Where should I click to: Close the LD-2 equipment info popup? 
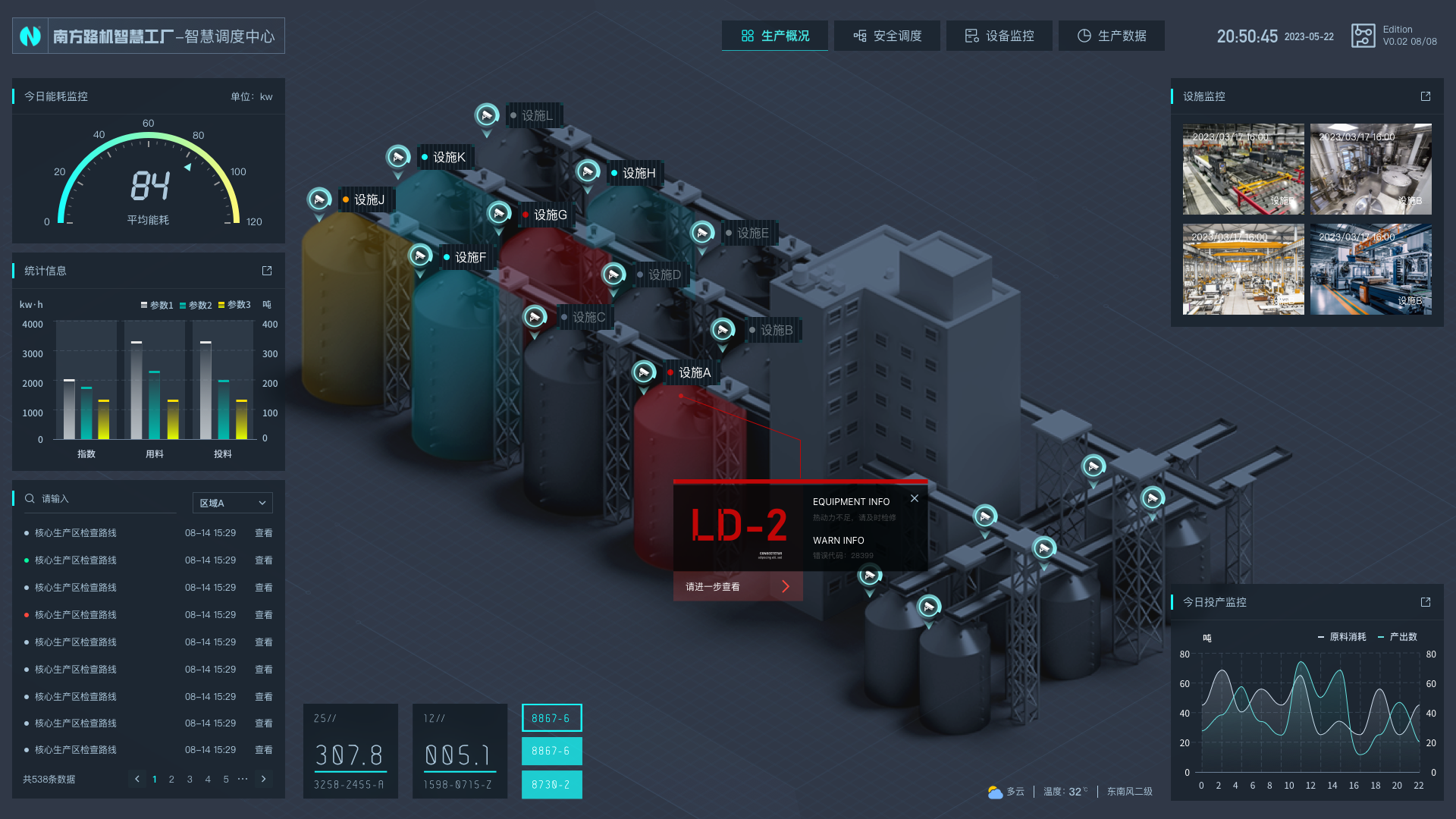(915, 498)
